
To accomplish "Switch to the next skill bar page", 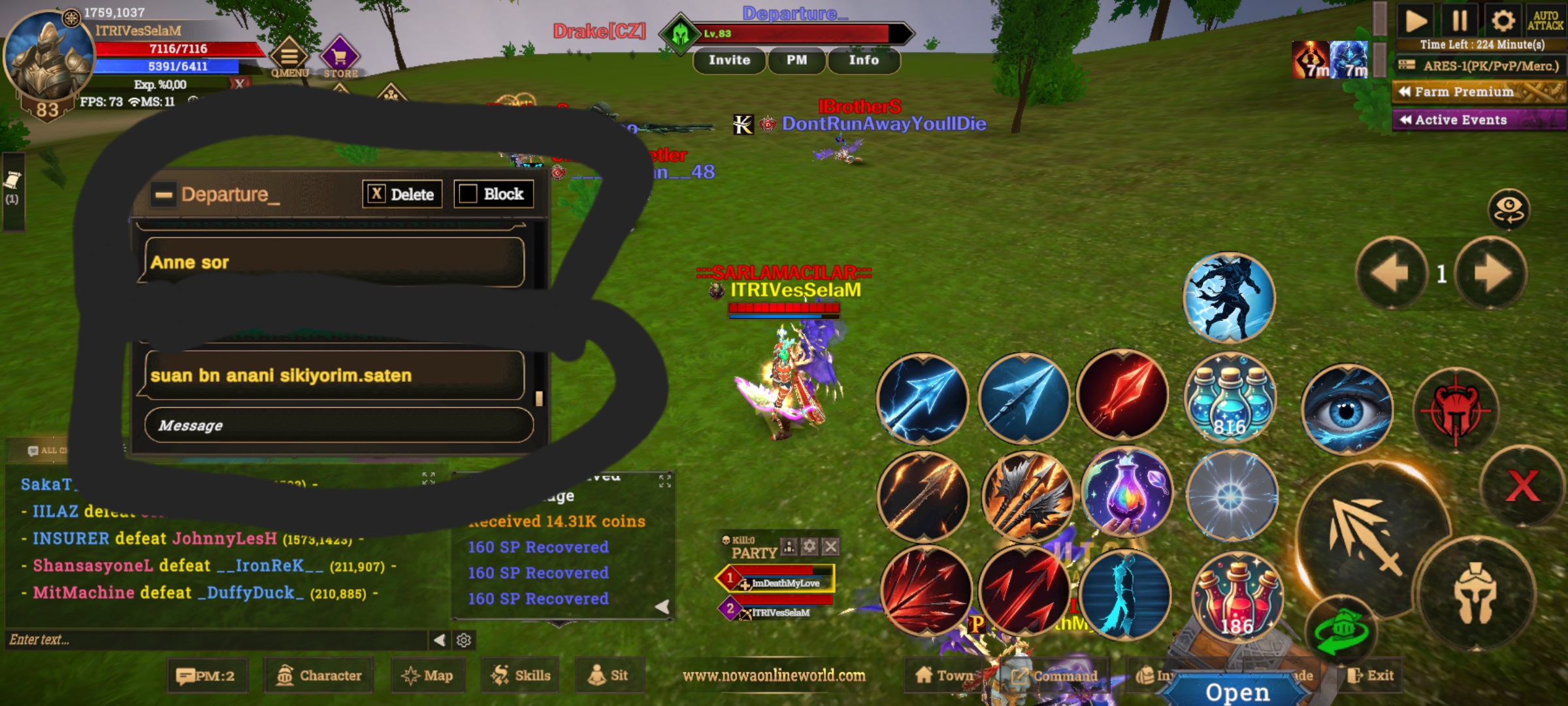I will click(x=1491, y=273).
